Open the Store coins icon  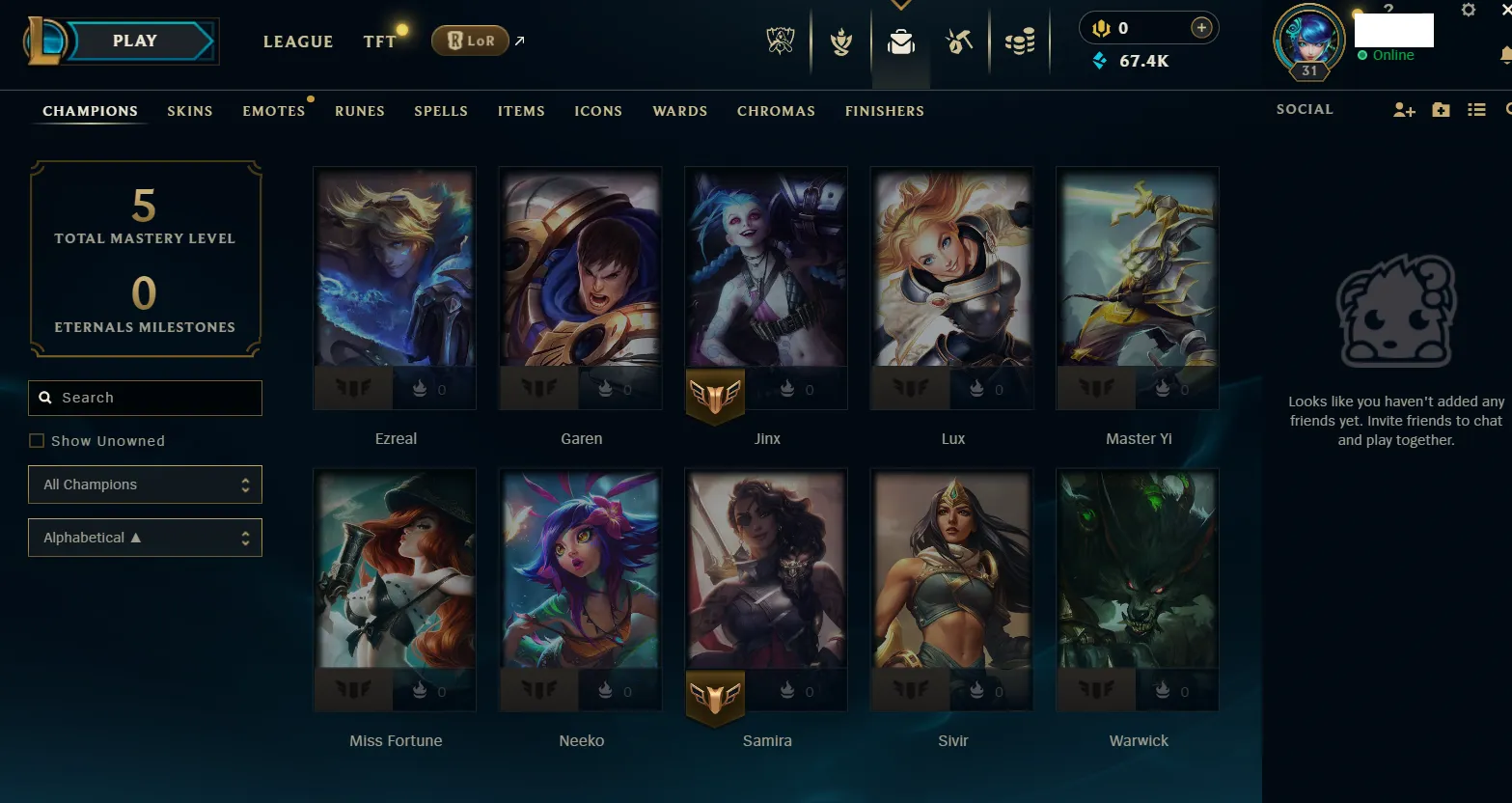tap(1020, 41)
